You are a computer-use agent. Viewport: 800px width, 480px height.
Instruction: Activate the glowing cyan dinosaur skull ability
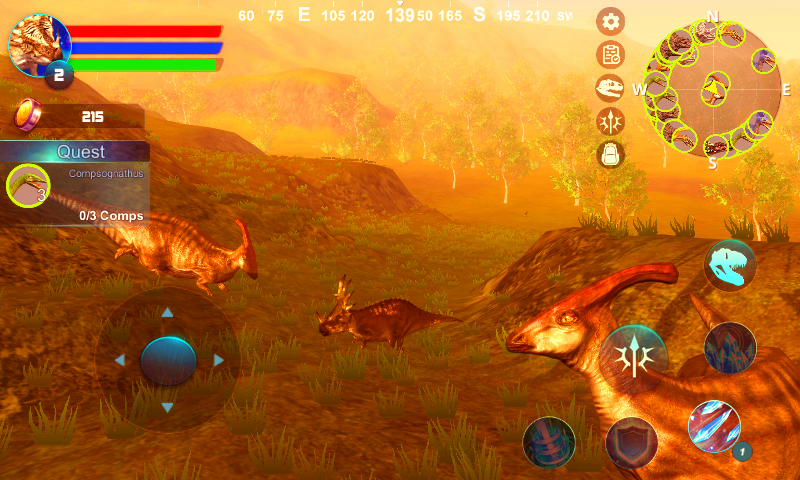tap(730, 265)
